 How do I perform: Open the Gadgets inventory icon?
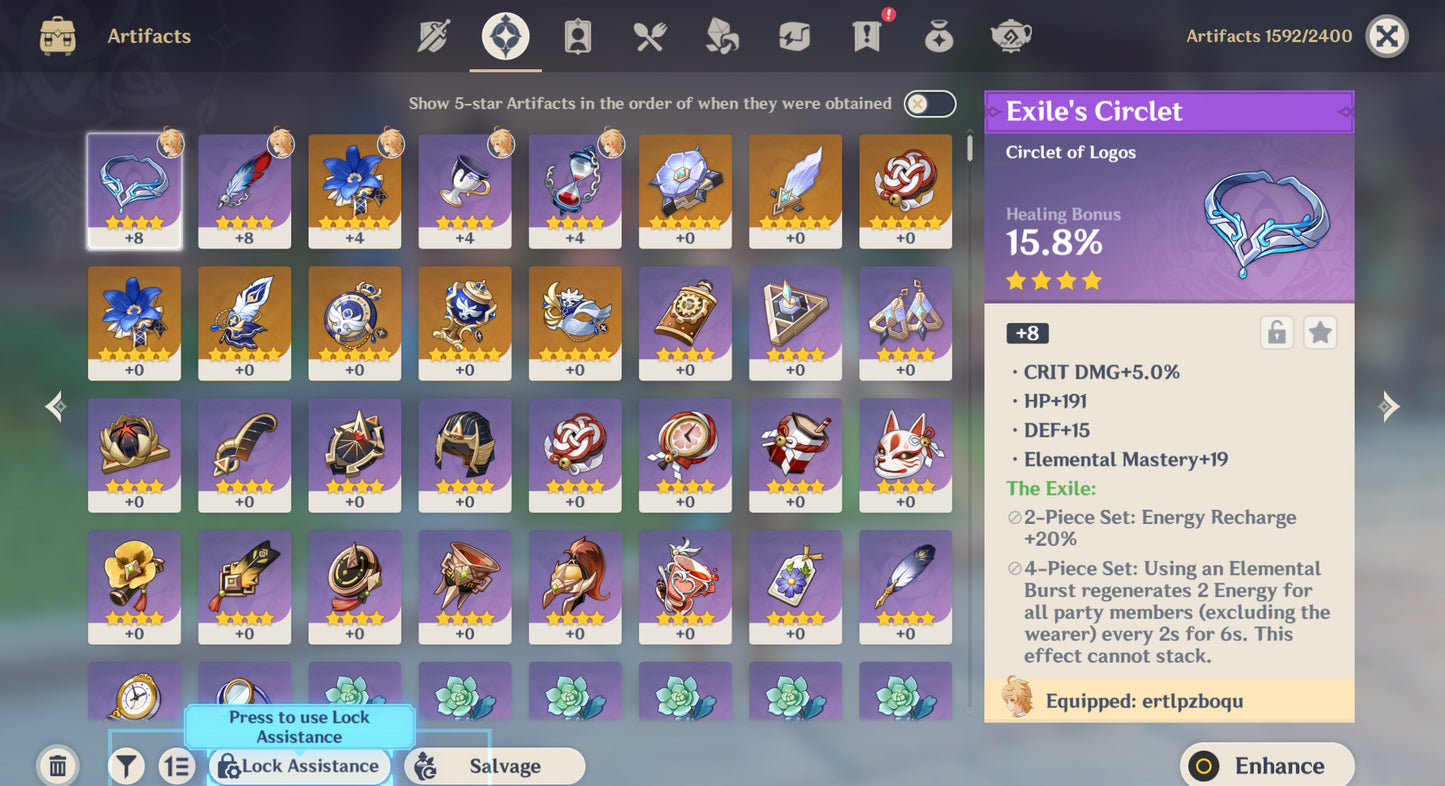click(x=793, y=33)
